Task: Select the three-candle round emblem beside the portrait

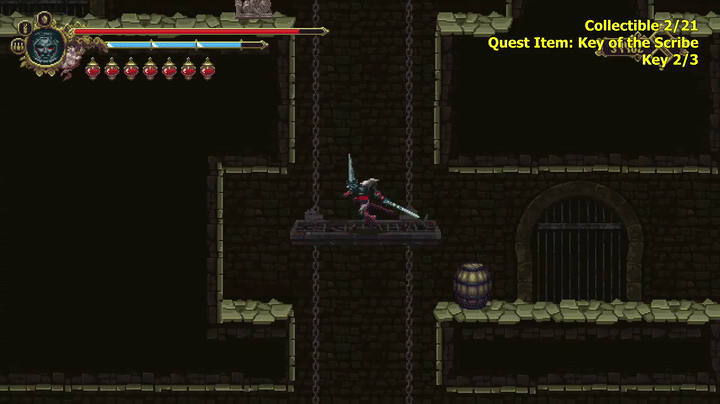Action: pyautogui.click(x=18, y=45)
